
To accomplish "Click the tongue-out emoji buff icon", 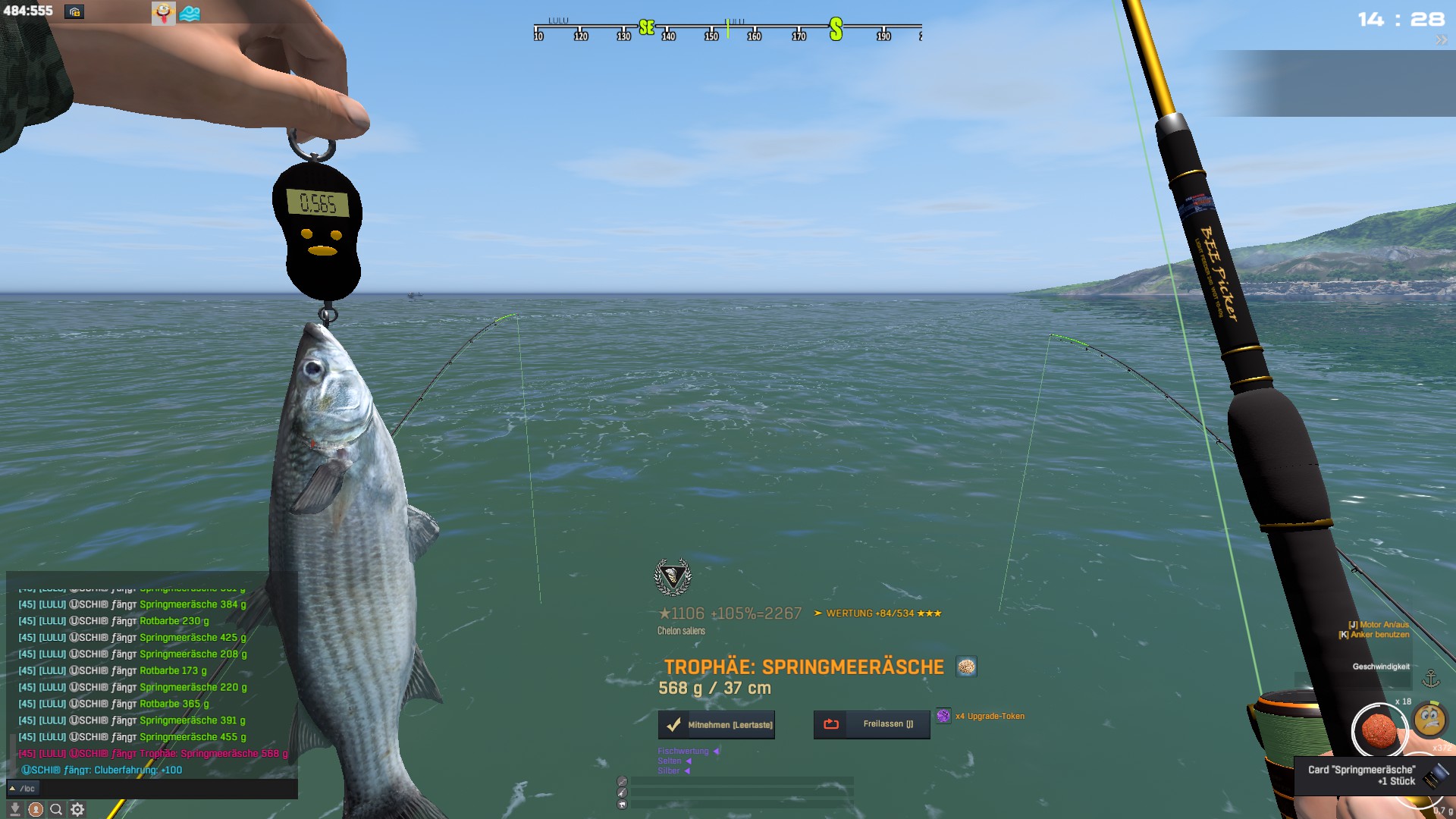I will click(x=164, y=13).
